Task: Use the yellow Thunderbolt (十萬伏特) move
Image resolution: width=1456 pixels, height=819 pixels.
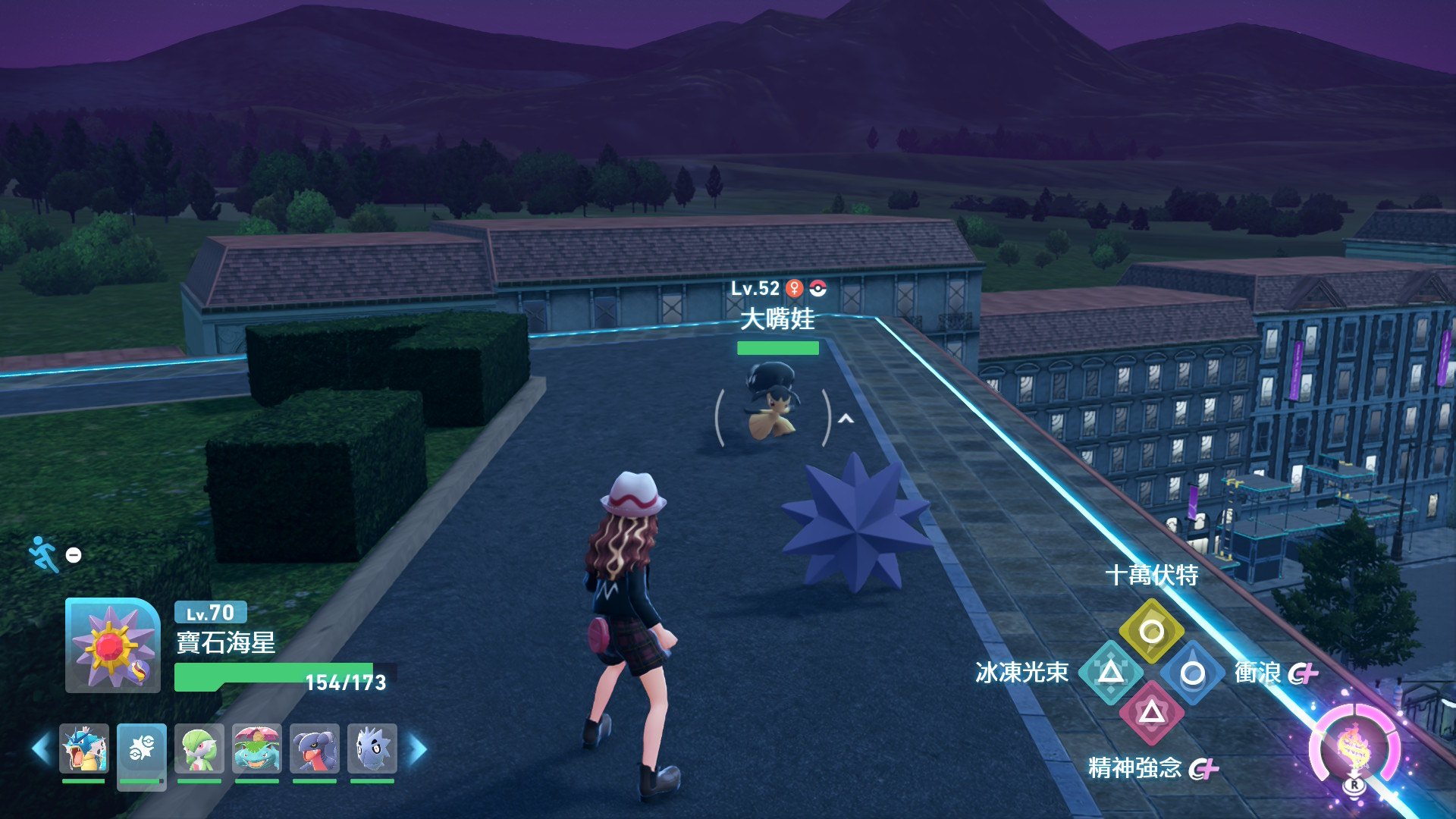Action: pos(1151,631)
